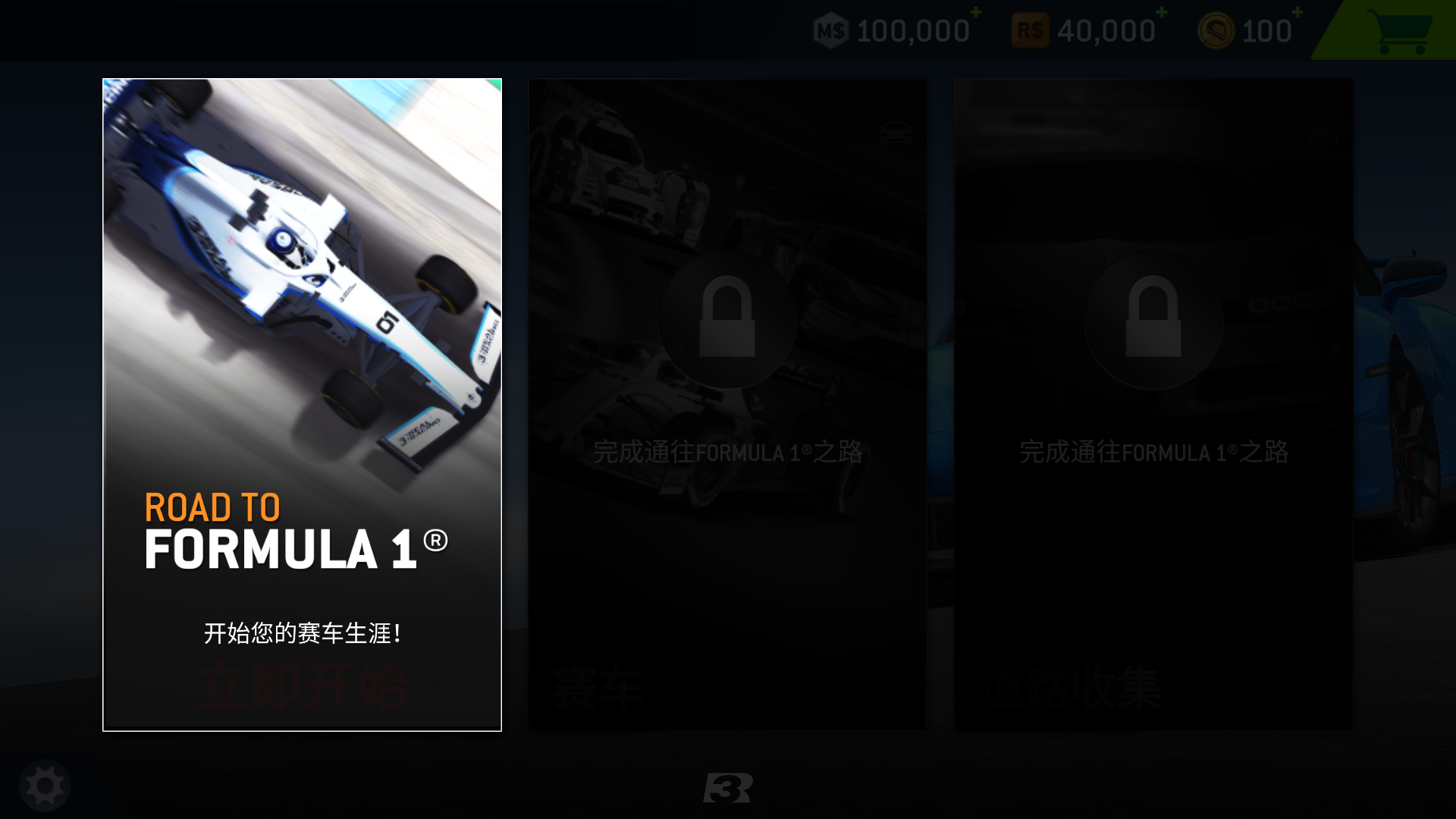Click the R3 logo at screen bottom

point(730,789)
